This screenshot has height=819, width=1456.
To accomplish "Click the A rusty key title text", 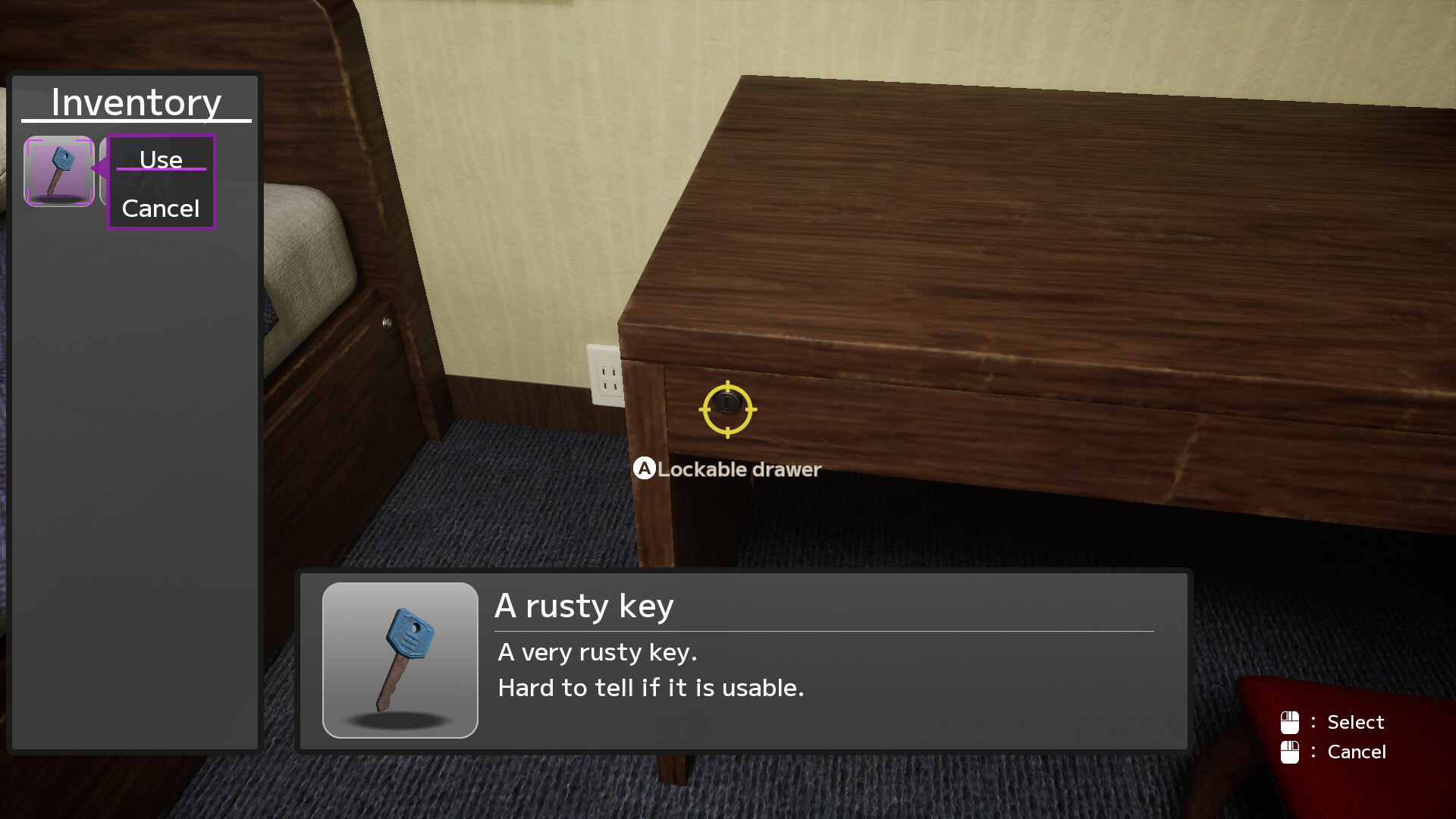I will [x=585, y=605].
